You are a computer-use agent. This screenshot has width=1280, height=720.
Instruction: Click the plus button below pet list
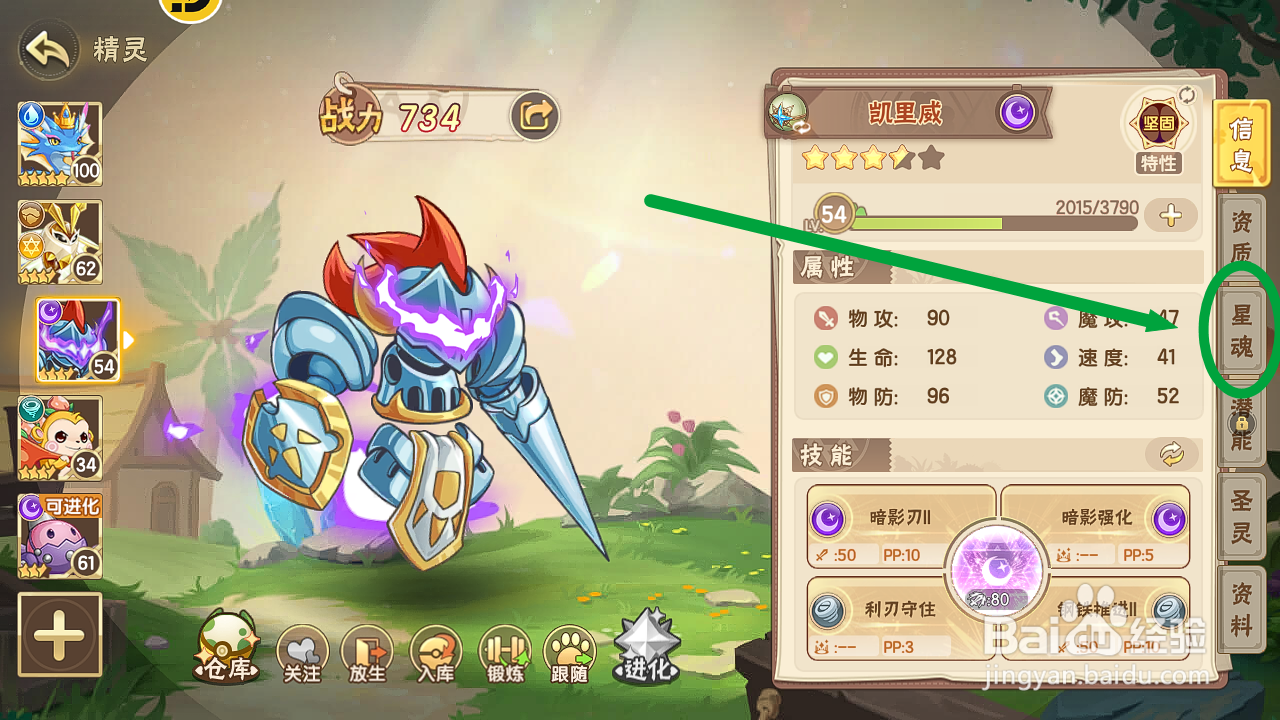click(x=59, y=635)
